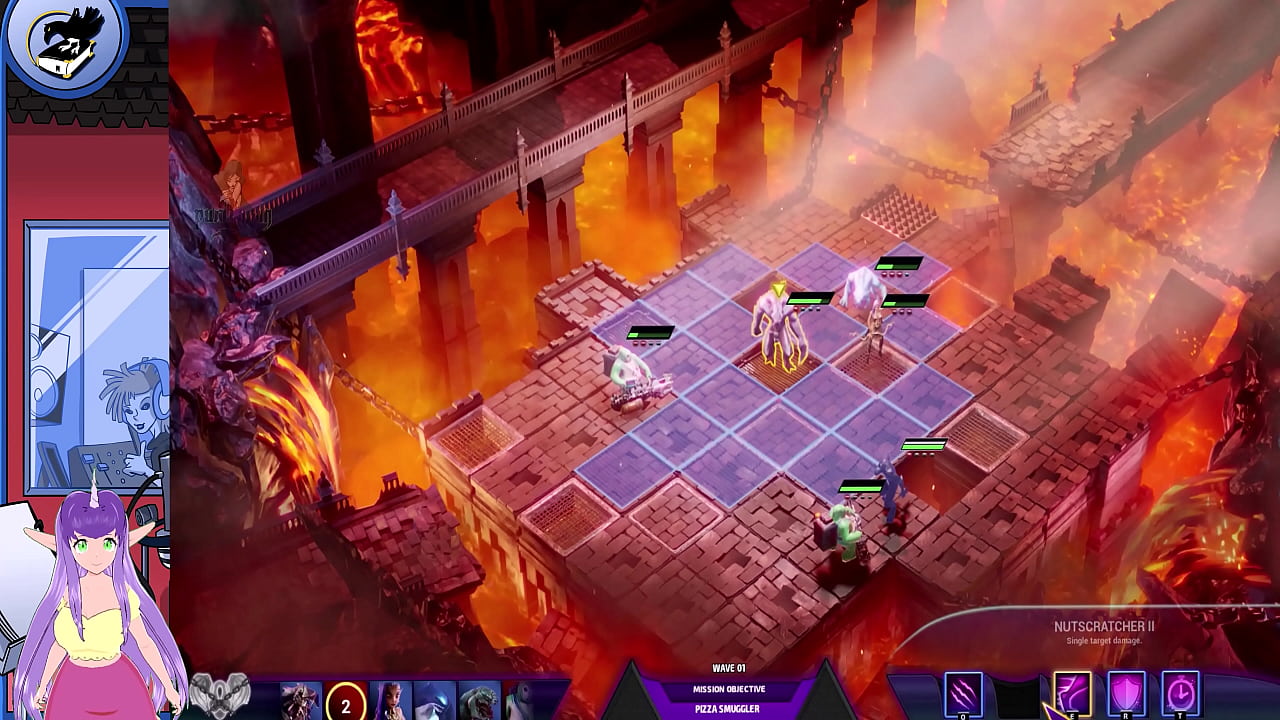Click the chained winged heart emblem
The width and height of the screenshot is (1280, 720).
[220, 693]
